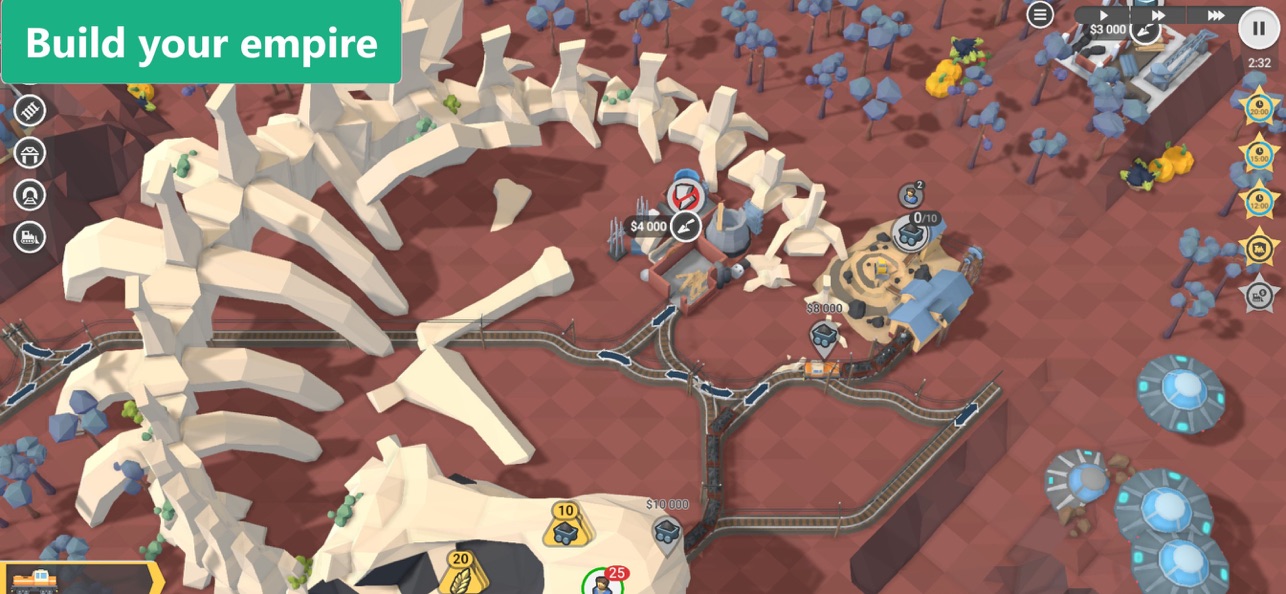This screenshot has width=1286, height=594.
Task: Click the $3 000 trowel build icon
Action: pos(1144,30)
